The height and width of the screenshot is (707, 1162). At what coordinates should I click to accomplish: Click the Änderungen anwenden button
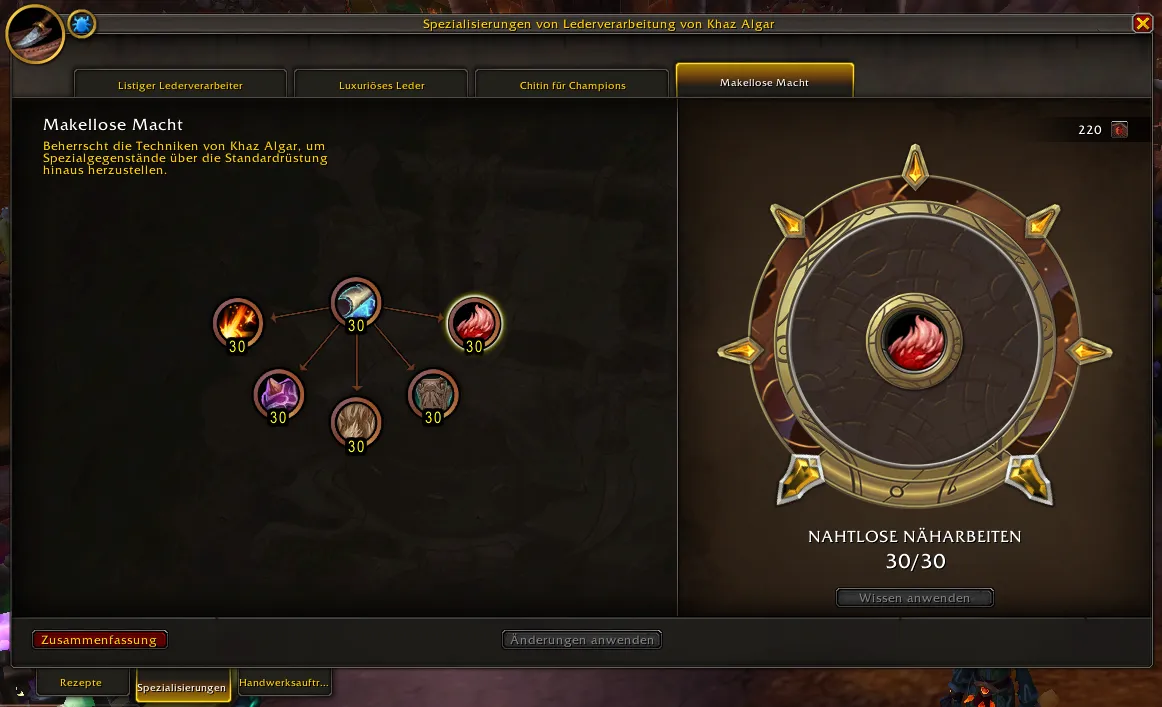click(x=581, y=640)
